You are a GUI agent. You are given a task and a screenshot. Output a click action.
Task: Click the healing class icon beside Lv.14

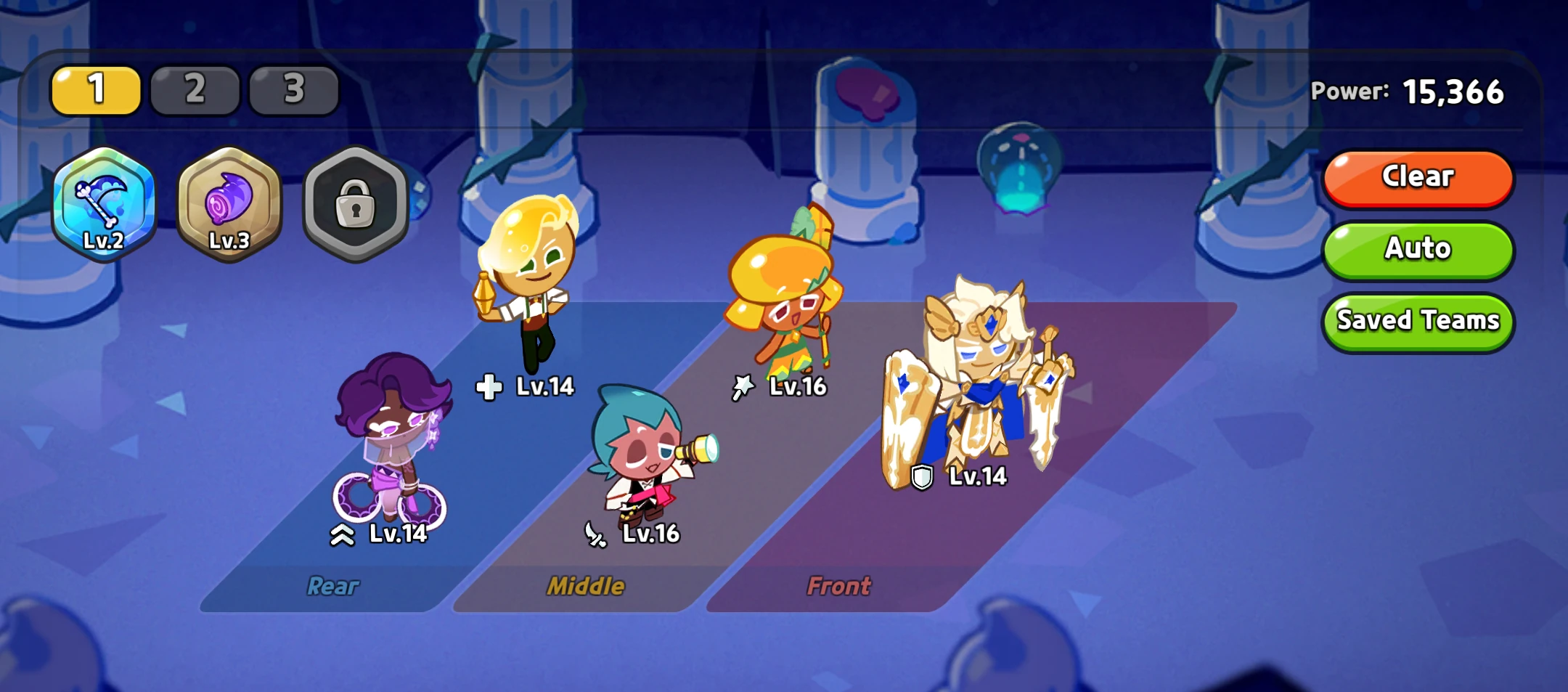click(x=491, y=386)
